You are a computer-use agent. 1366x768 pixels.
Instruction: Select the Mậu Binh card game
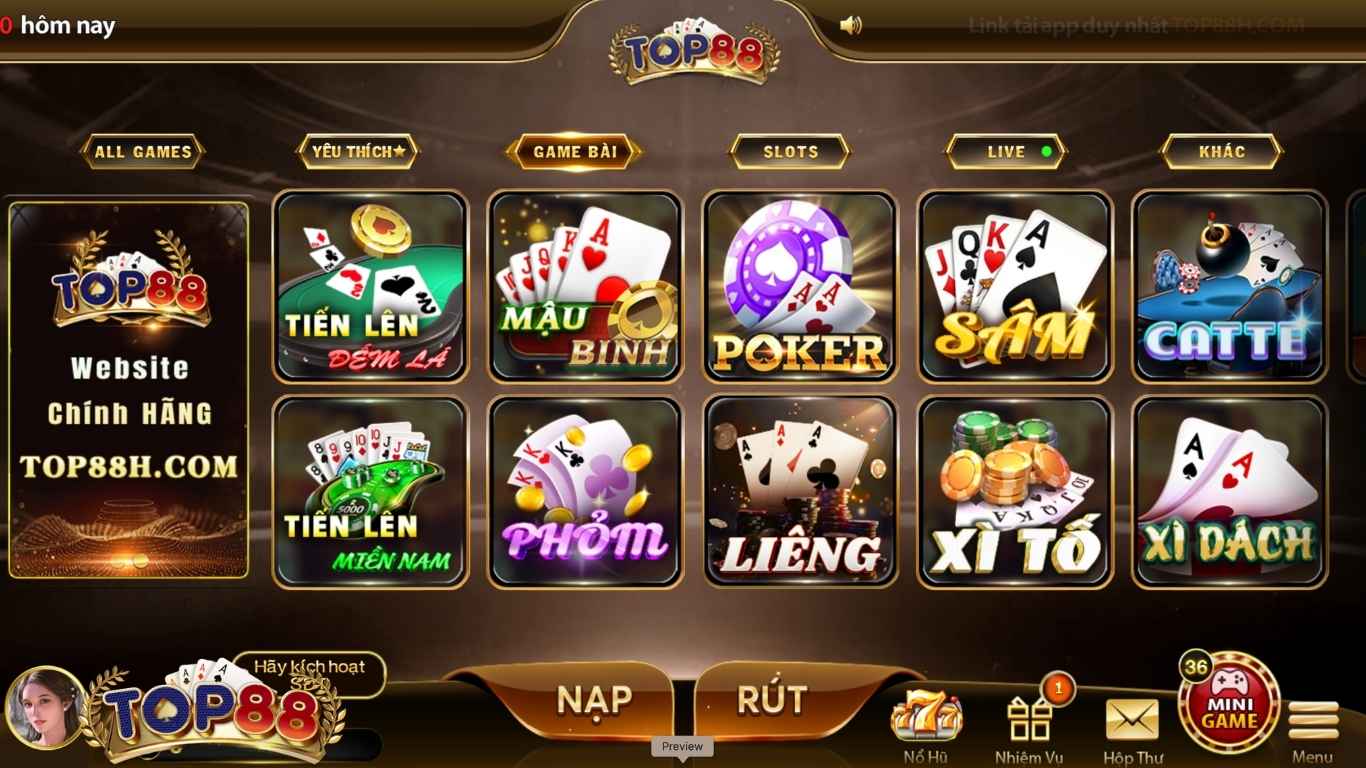[x=584, y=287]
